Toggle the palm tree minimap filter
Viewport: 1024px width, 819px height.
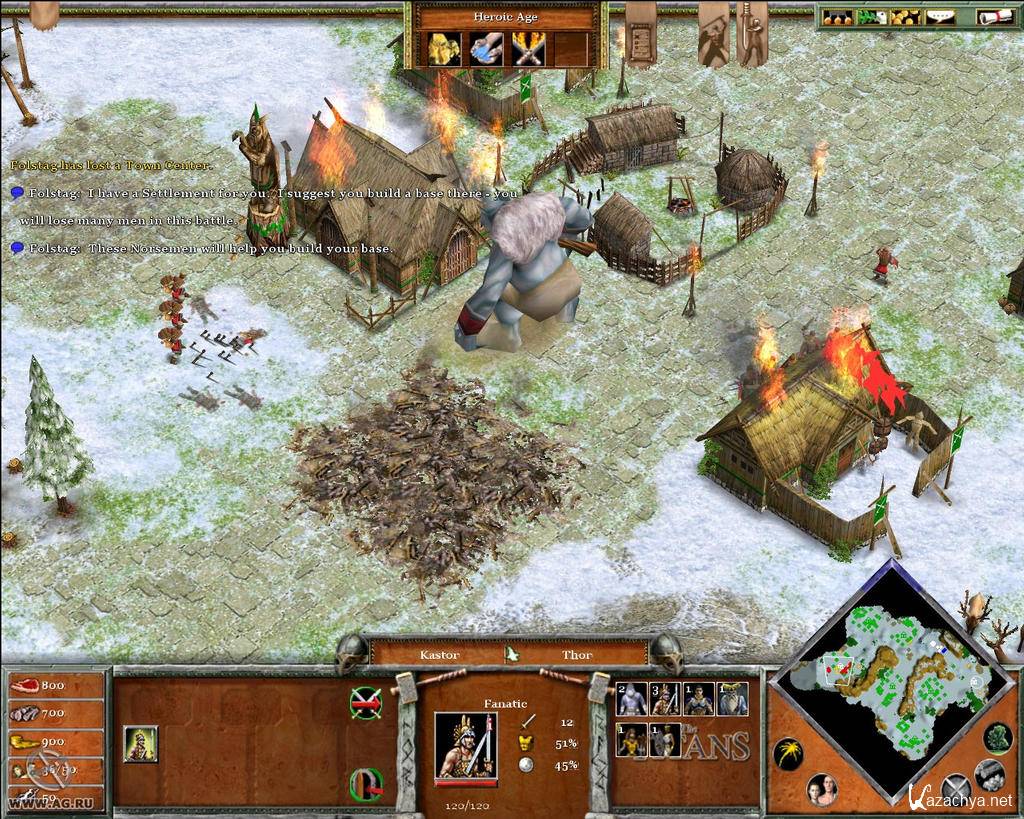[788, 753]
